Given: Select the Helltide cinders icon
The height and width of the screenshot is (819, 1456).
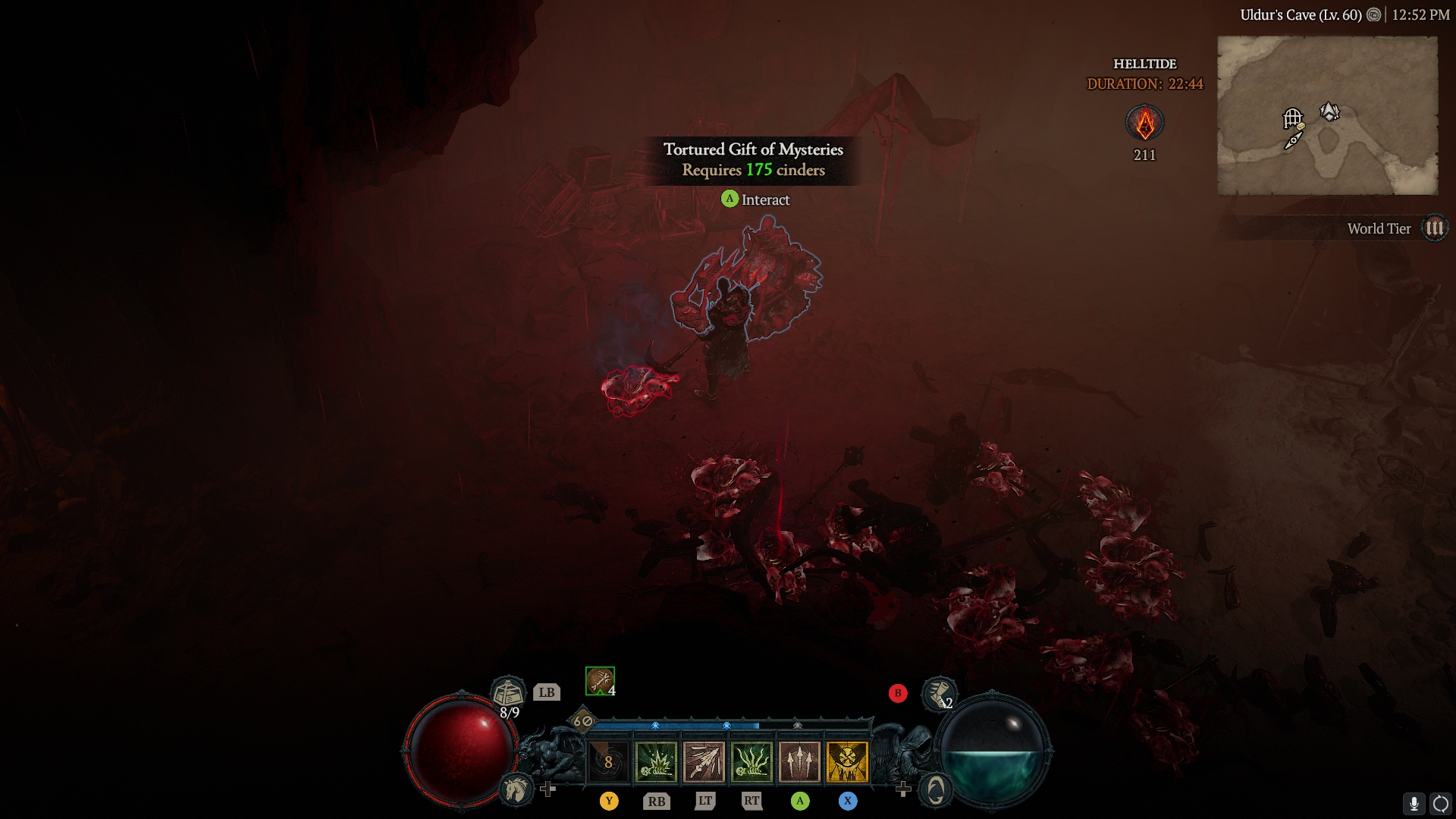Looking at the screenshot, I should click(x=1144, y=123).
